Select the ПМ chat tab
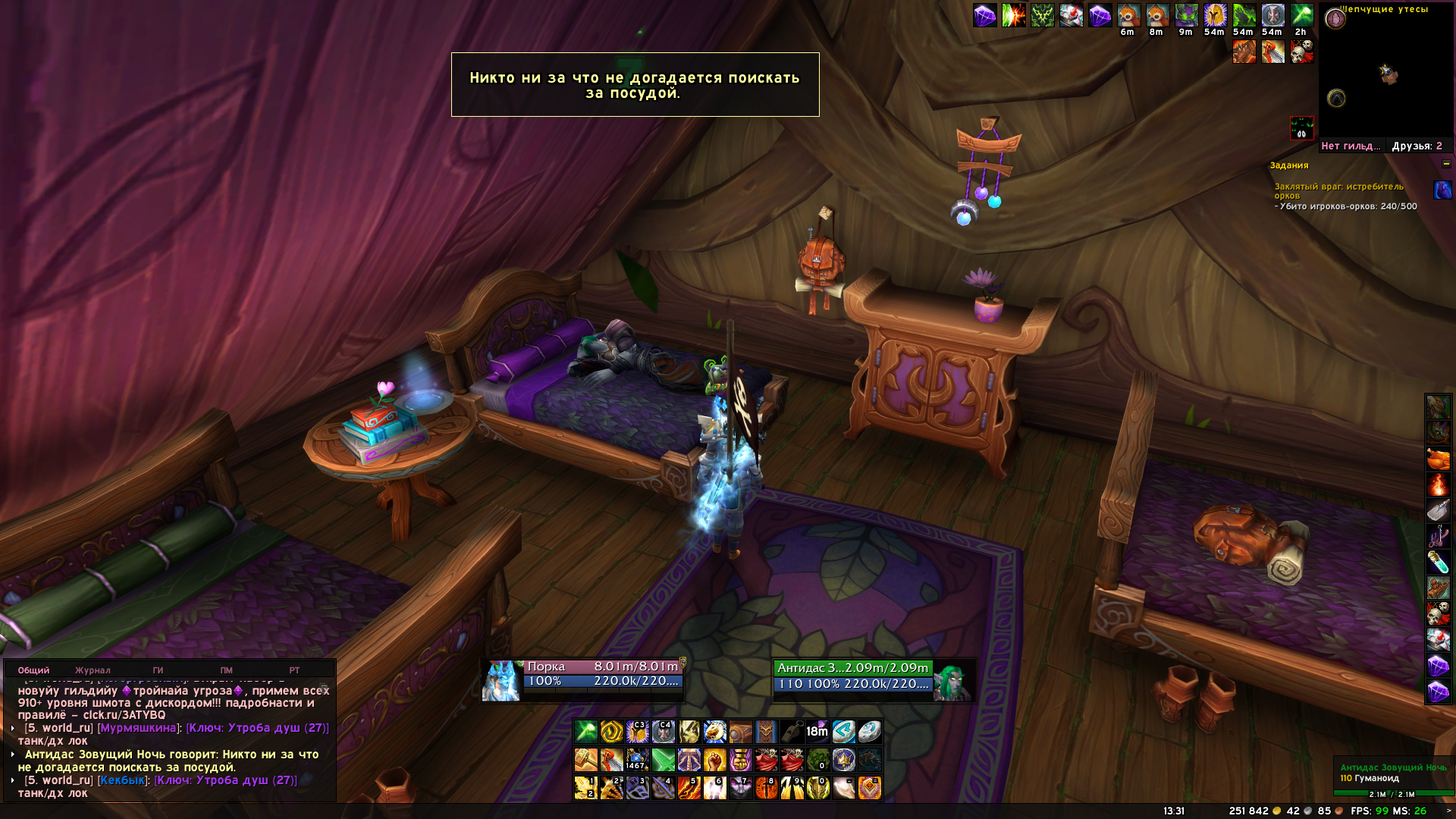 coord(226,670)
